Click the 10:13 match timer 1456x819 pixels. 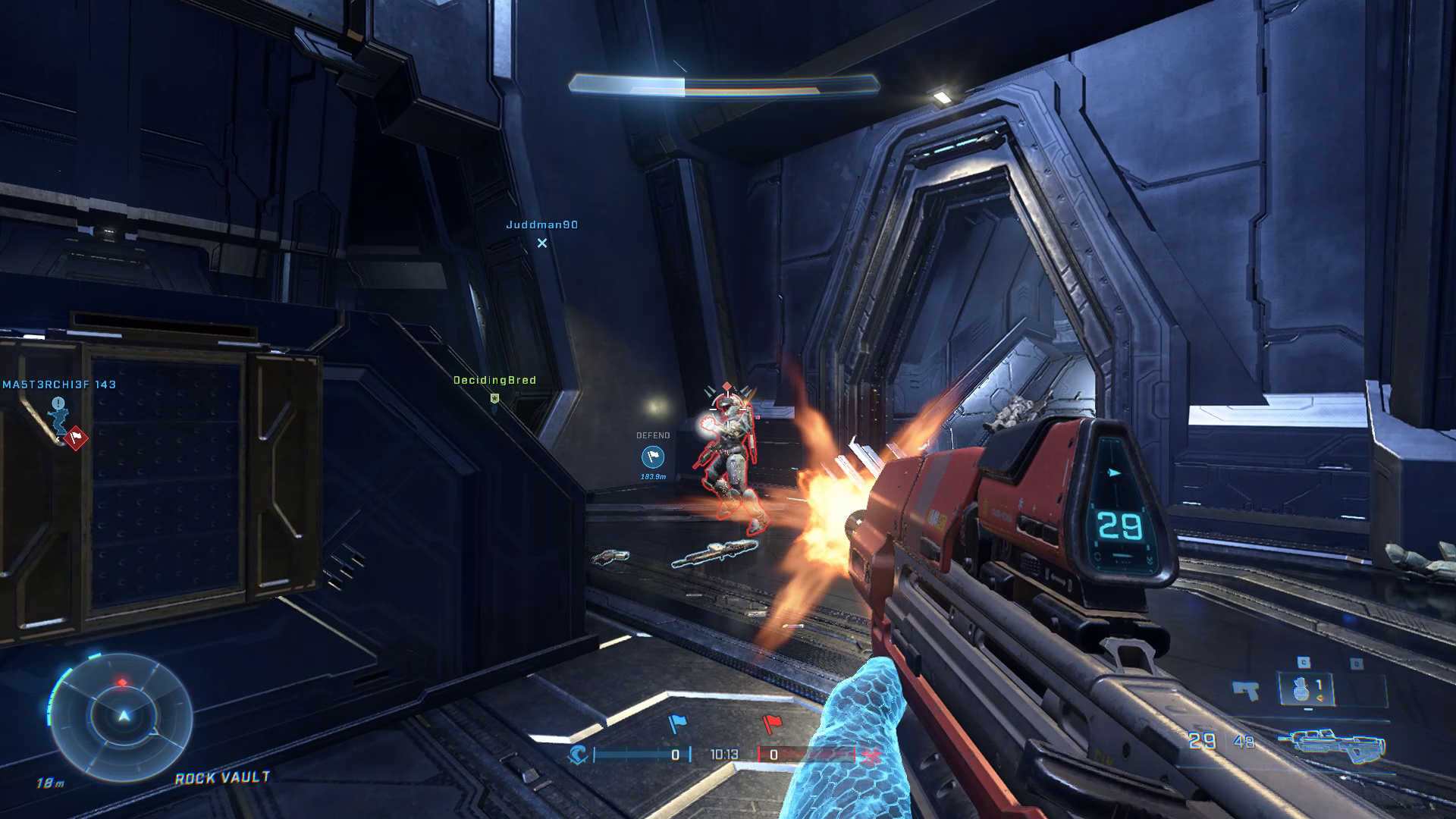coord(724,754)
